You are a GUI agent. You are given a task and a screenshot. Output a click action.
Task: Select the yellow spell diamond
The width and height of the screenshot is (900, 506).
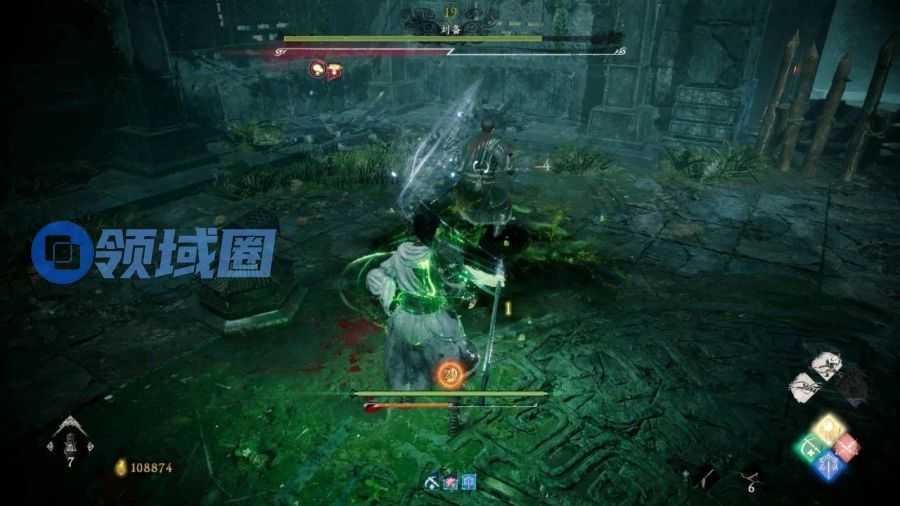tap(828, 429)
